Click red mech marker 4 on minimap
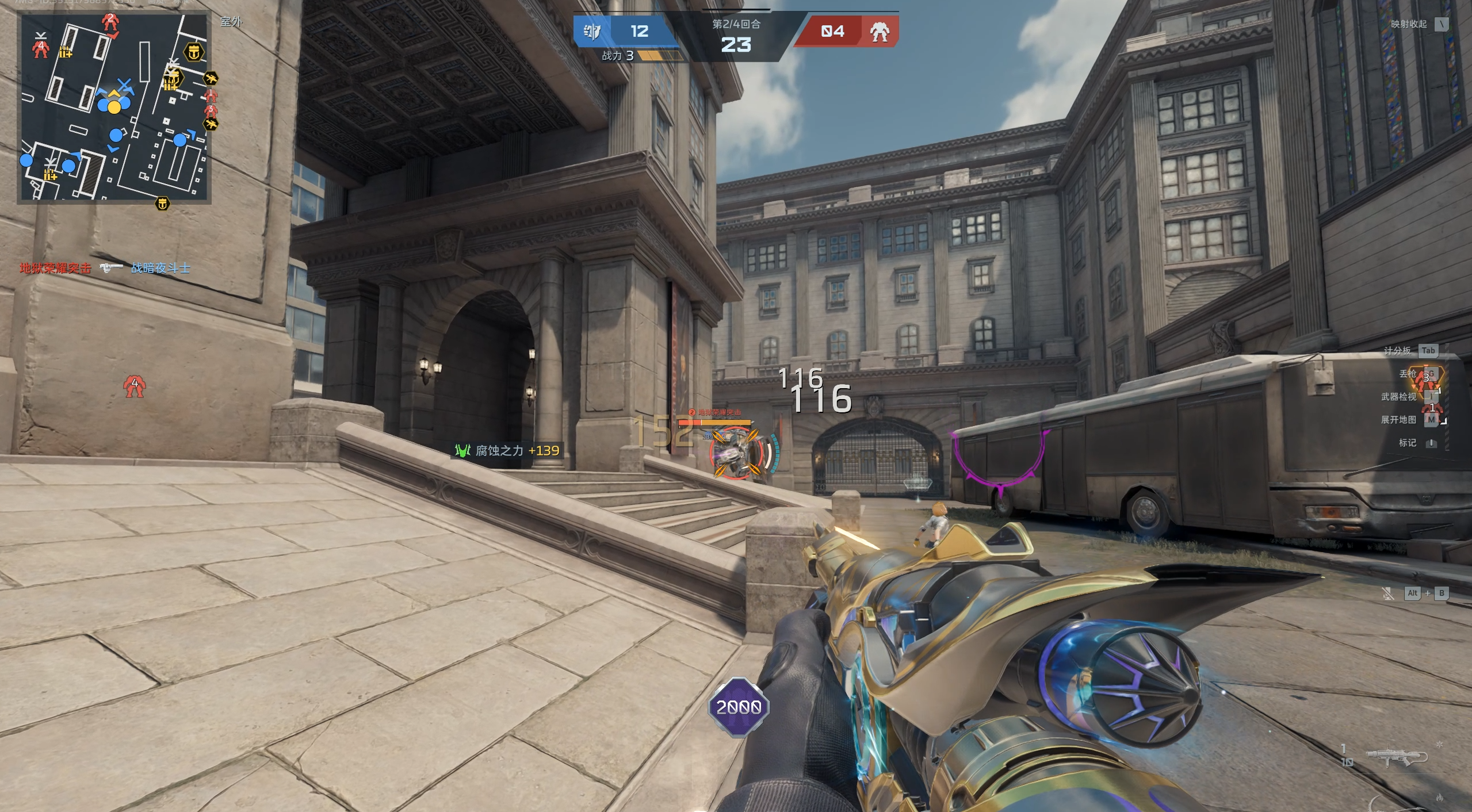Screen dimensions: 1472x812 coord(40,48)
